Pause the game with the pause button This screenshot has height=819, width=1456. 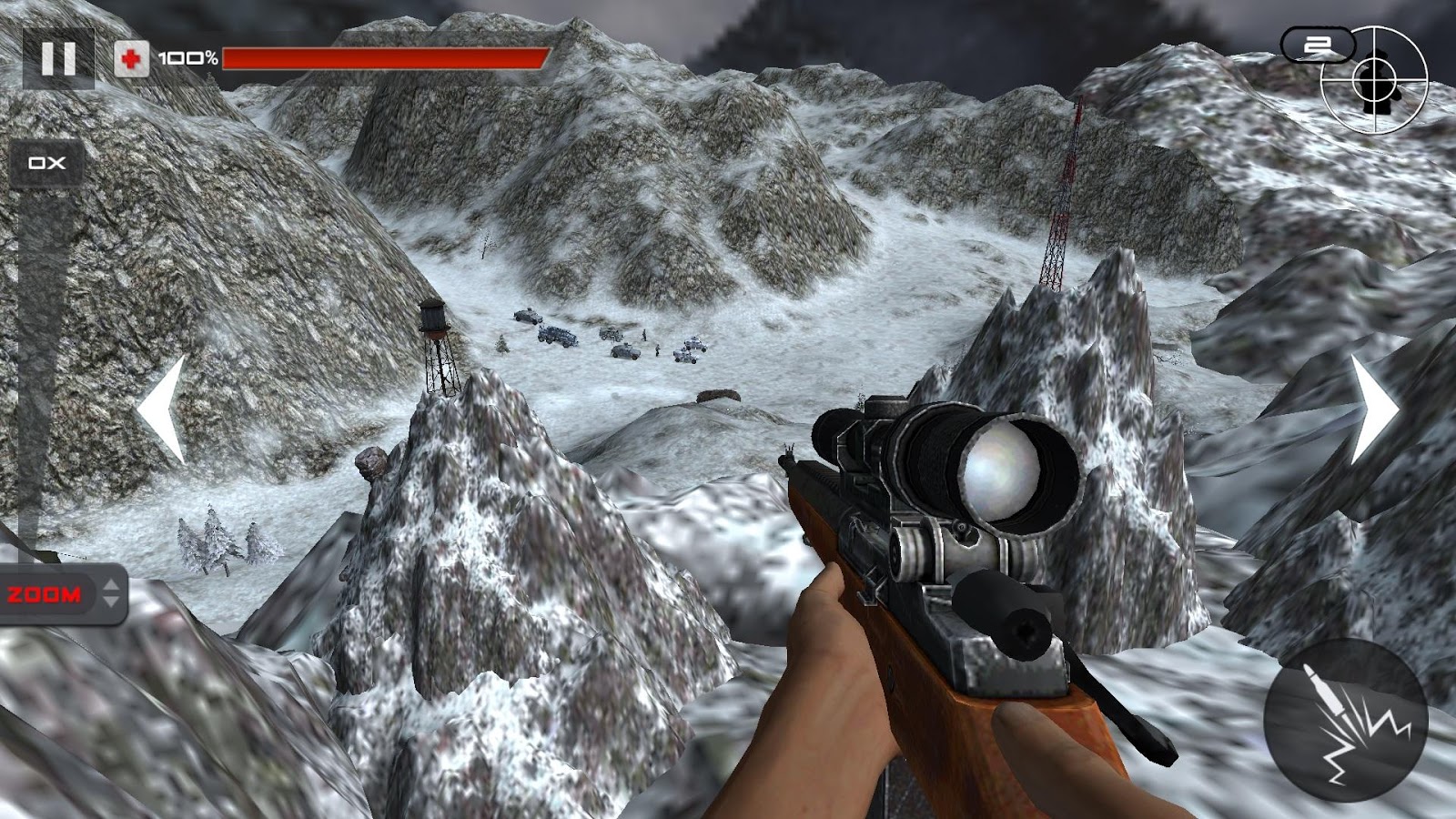tap(58, 58)
